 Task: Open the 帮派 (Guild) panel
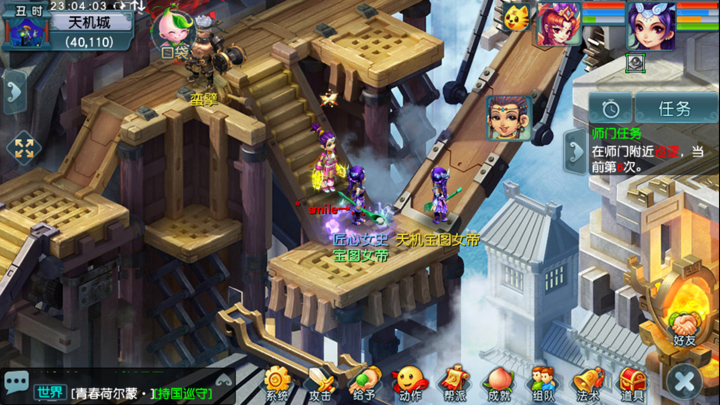pyautogui.click(x=454, y=381)
